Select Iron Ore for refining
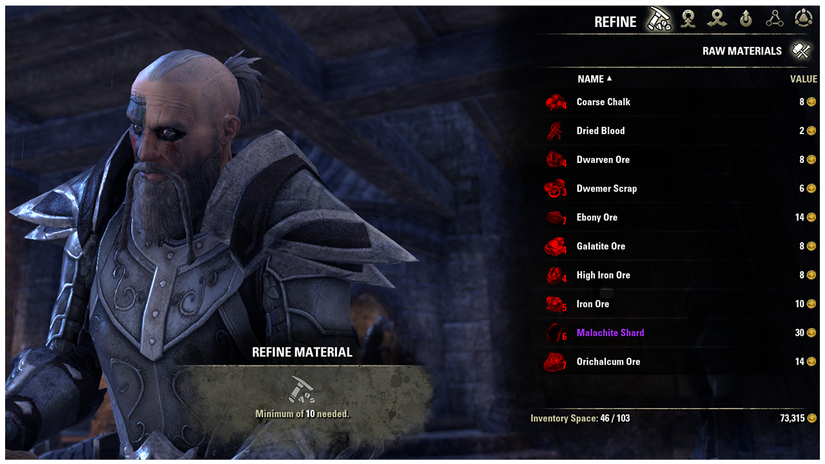 tap(593, 305)
